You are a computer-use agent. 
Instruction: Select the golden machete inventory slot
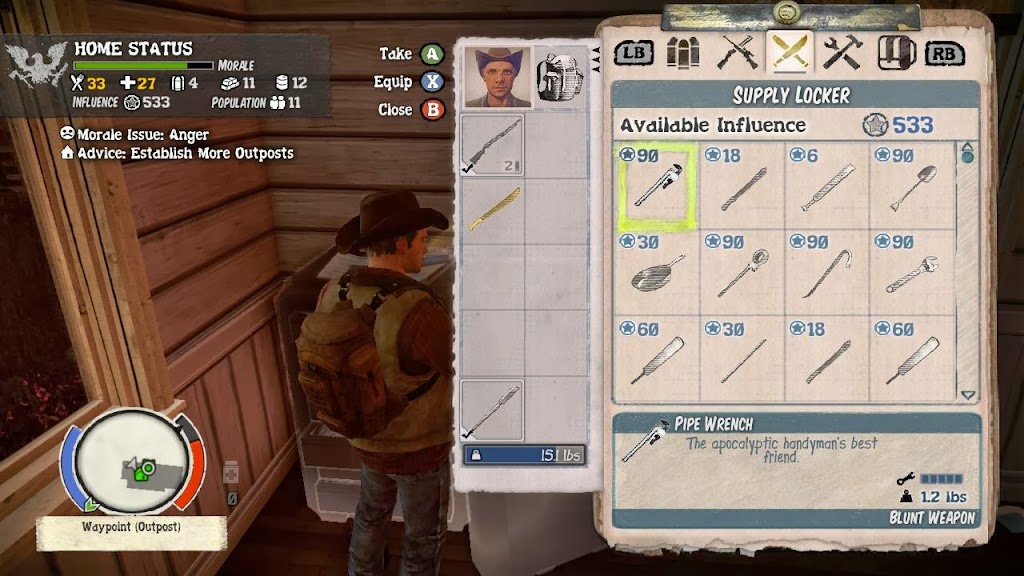492,210
